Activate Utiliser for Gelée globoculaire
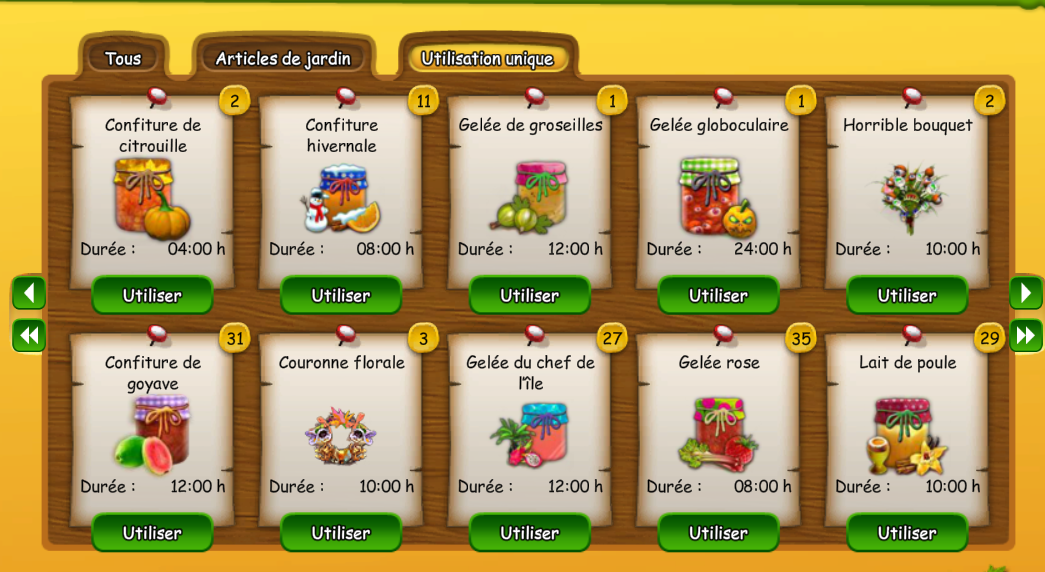Screen dimensions: 1045x572 click(718, 295)
